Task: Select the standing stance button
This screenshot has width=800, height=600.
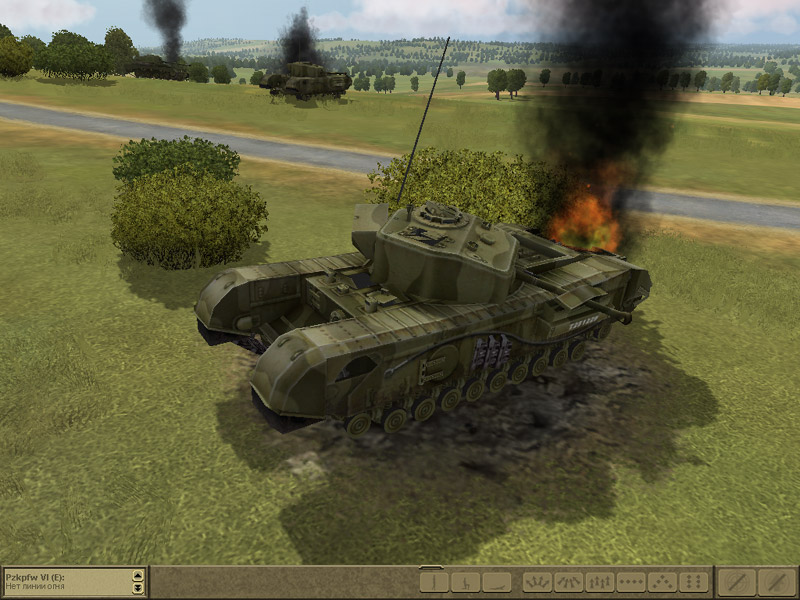Action: [x=434, y=581]
